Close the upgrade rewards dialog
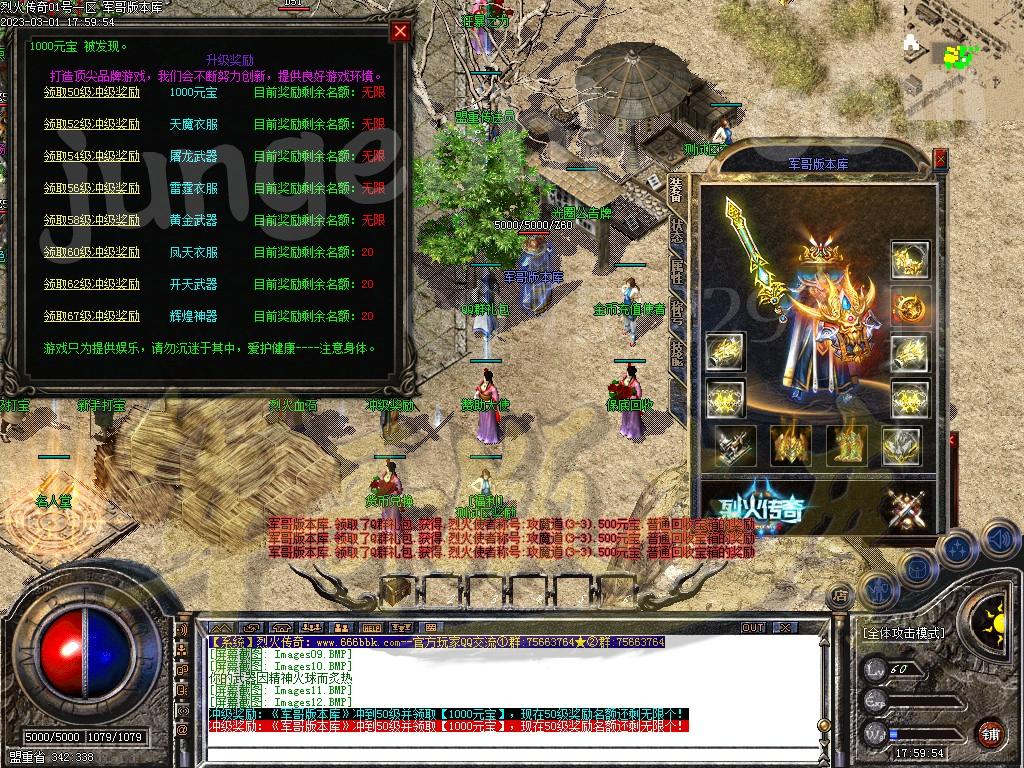 400,31
